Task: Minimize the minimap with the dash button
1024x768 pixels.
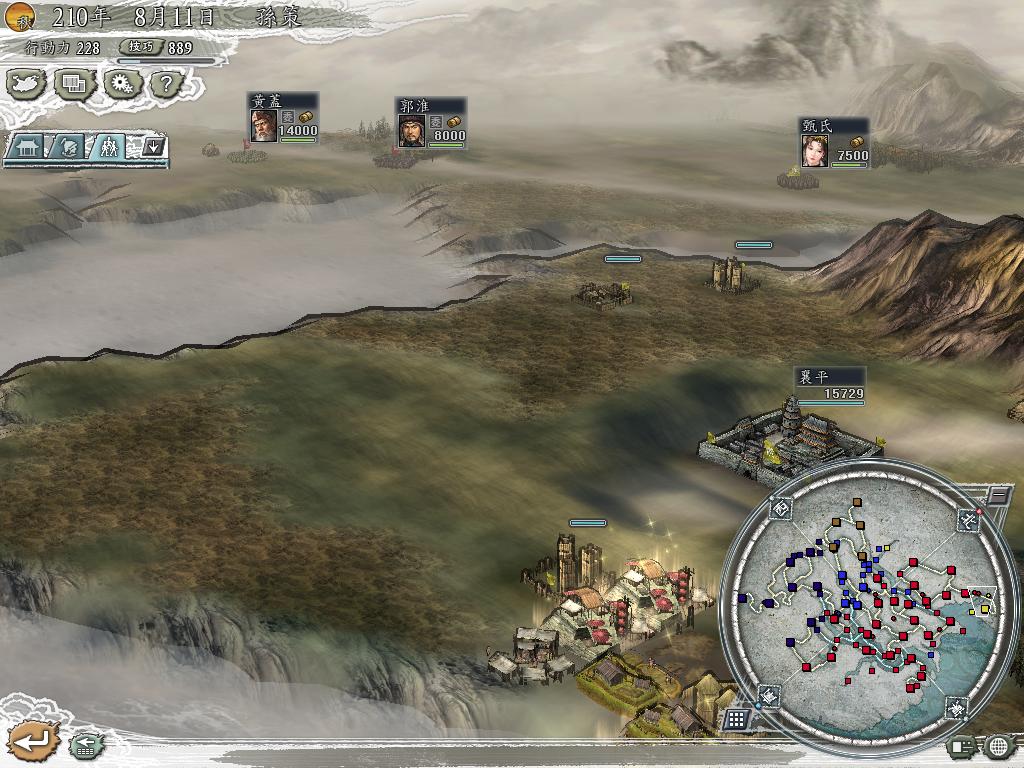Action: pyautogui.click(x=997, y=495)
